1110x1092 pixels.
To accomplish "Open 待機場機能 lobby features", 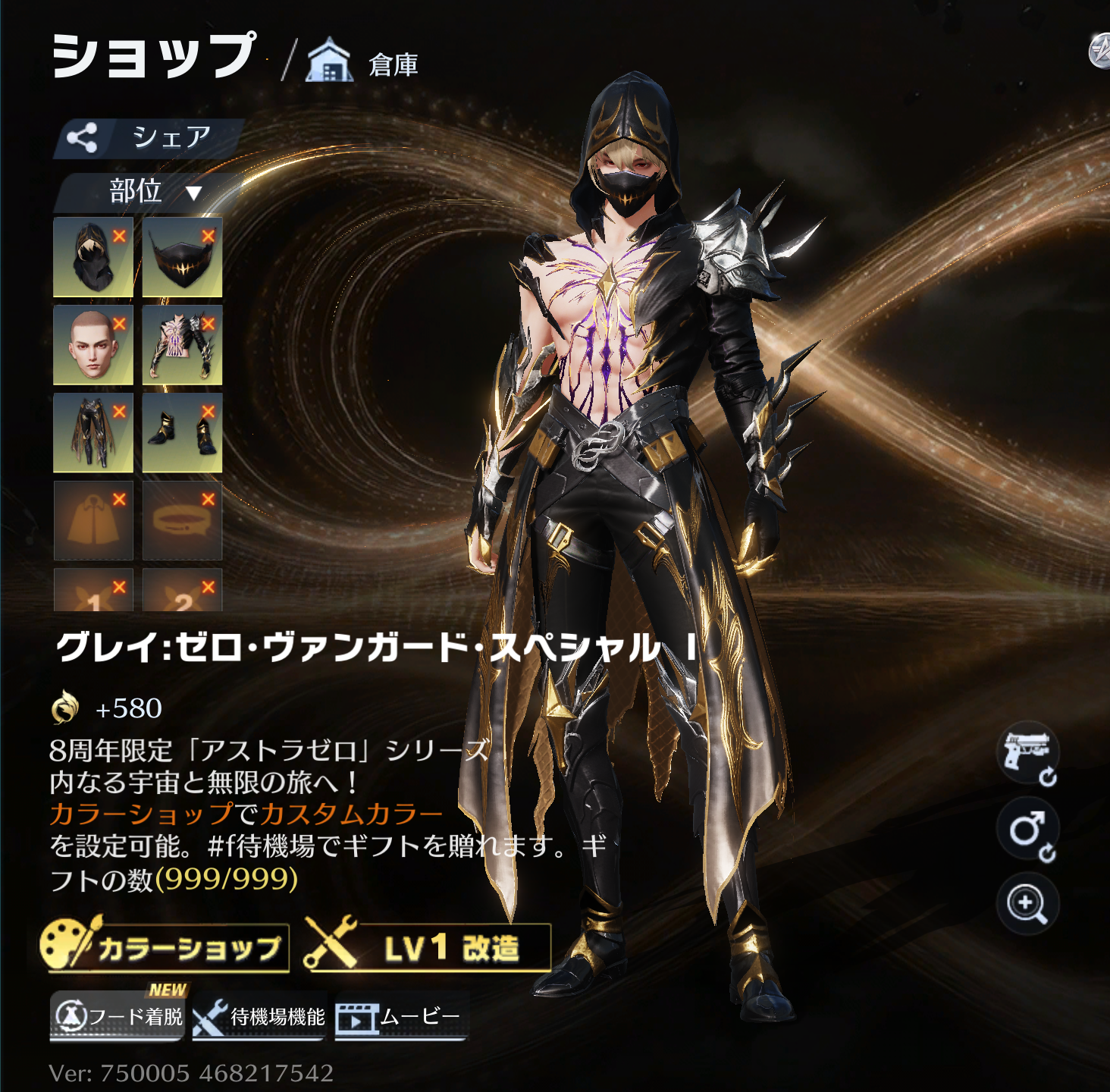I will (259, 1016).
